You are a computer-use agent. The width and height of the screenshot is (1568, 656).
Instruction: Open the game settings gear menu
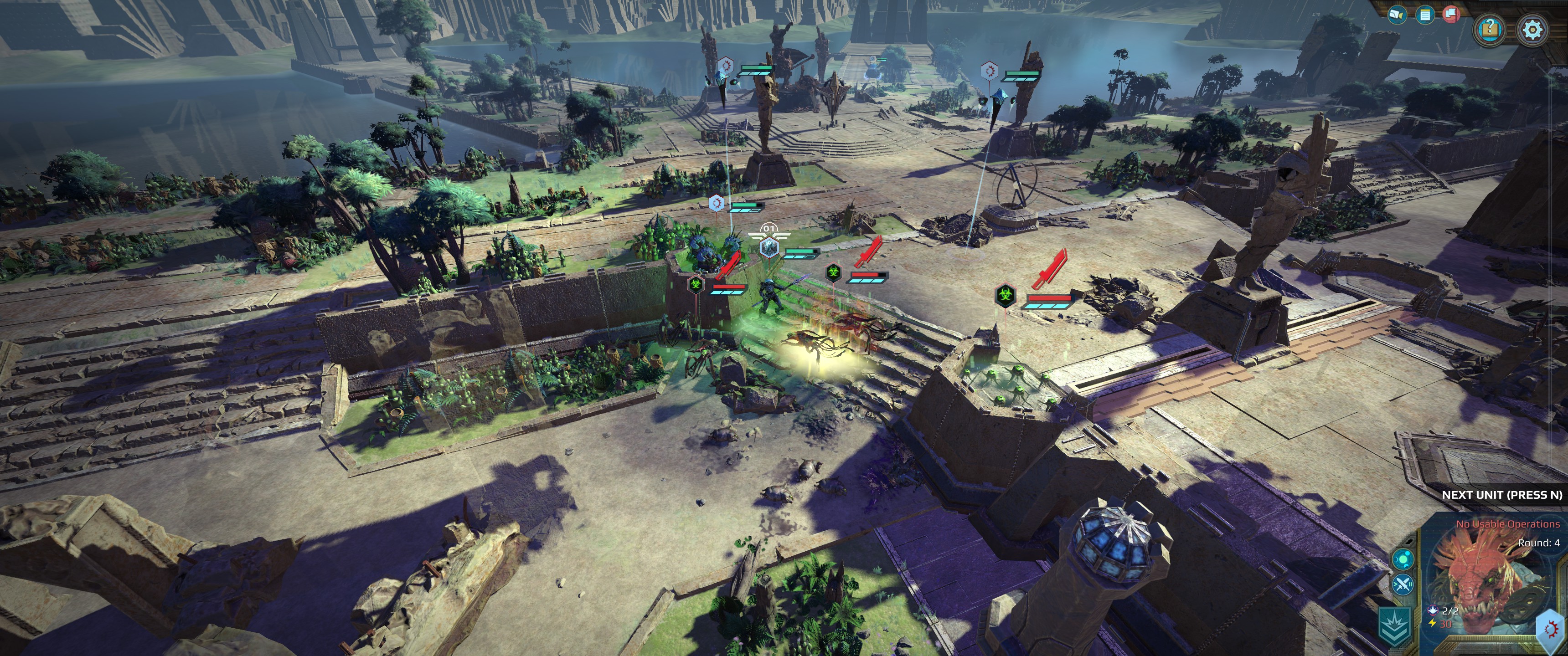[x=1533, y=29]
